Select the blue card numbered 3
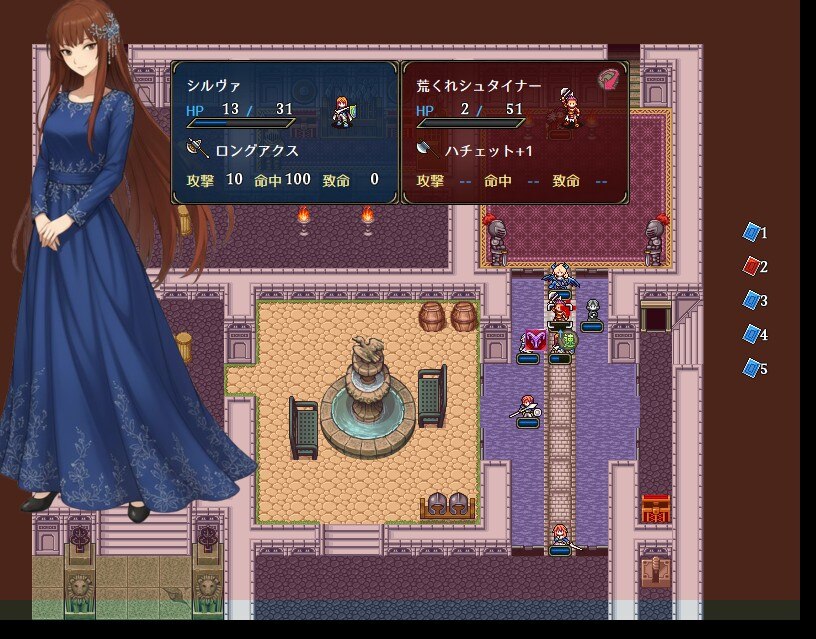This screenshot has height=639, width=816. (752, 300)
